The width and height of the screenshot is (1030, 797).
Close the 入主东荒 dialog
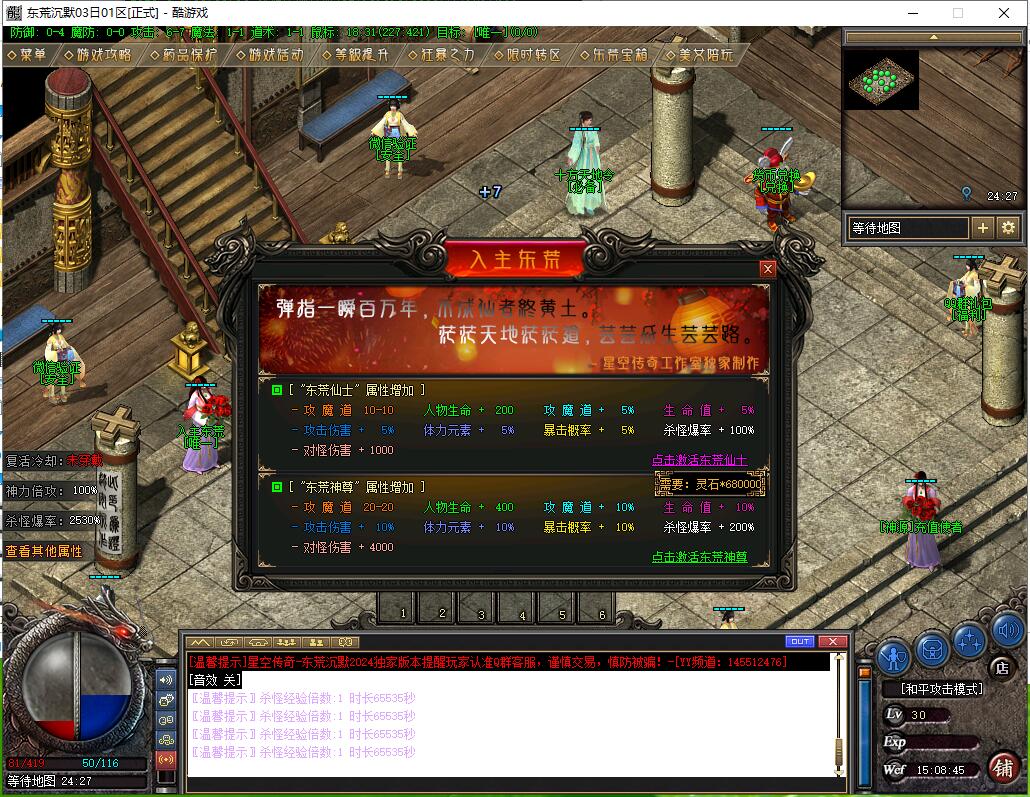pos(768,268)
